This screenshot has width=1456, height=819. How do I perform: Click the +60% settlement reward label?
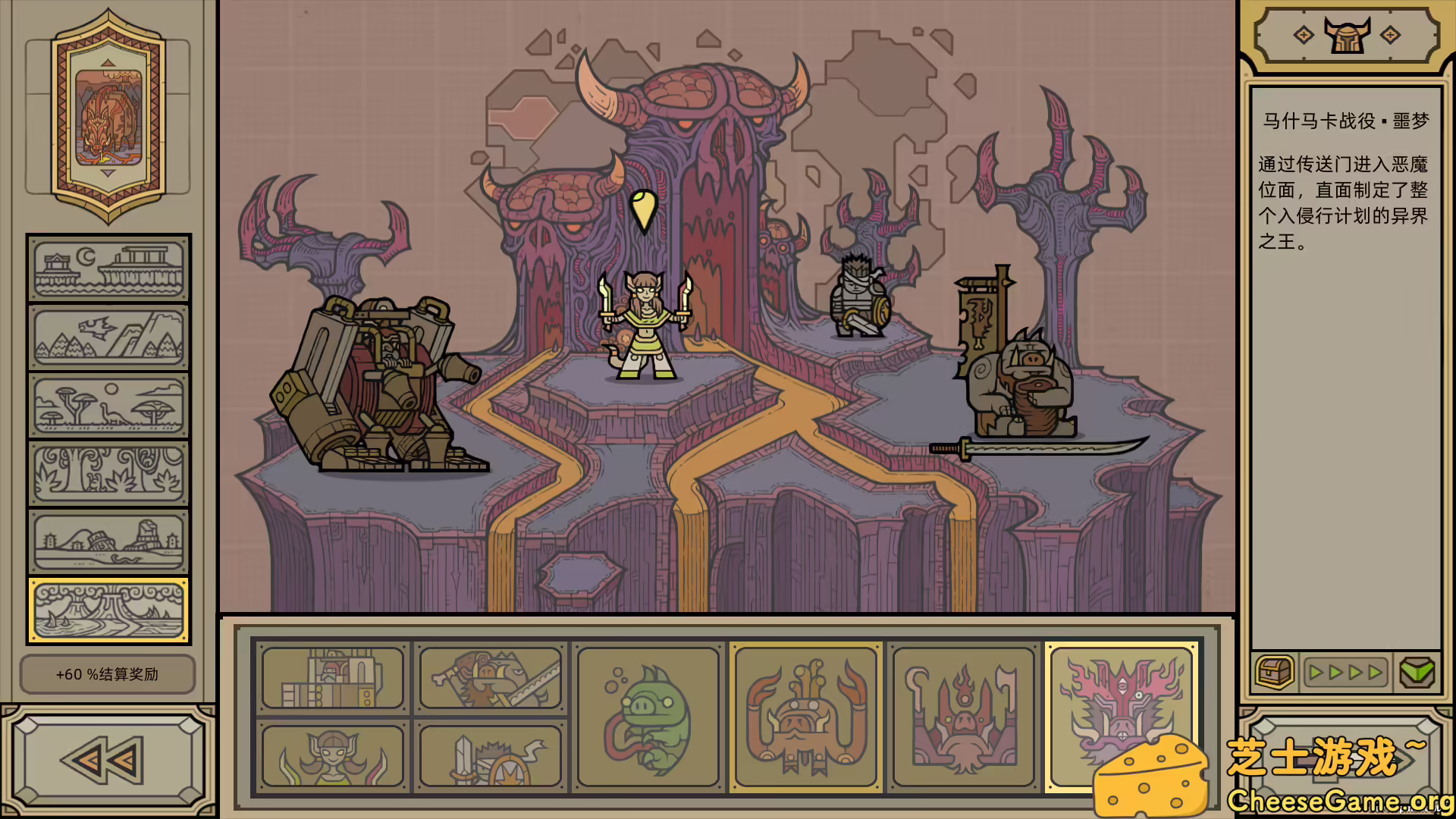tap(106, 673)
